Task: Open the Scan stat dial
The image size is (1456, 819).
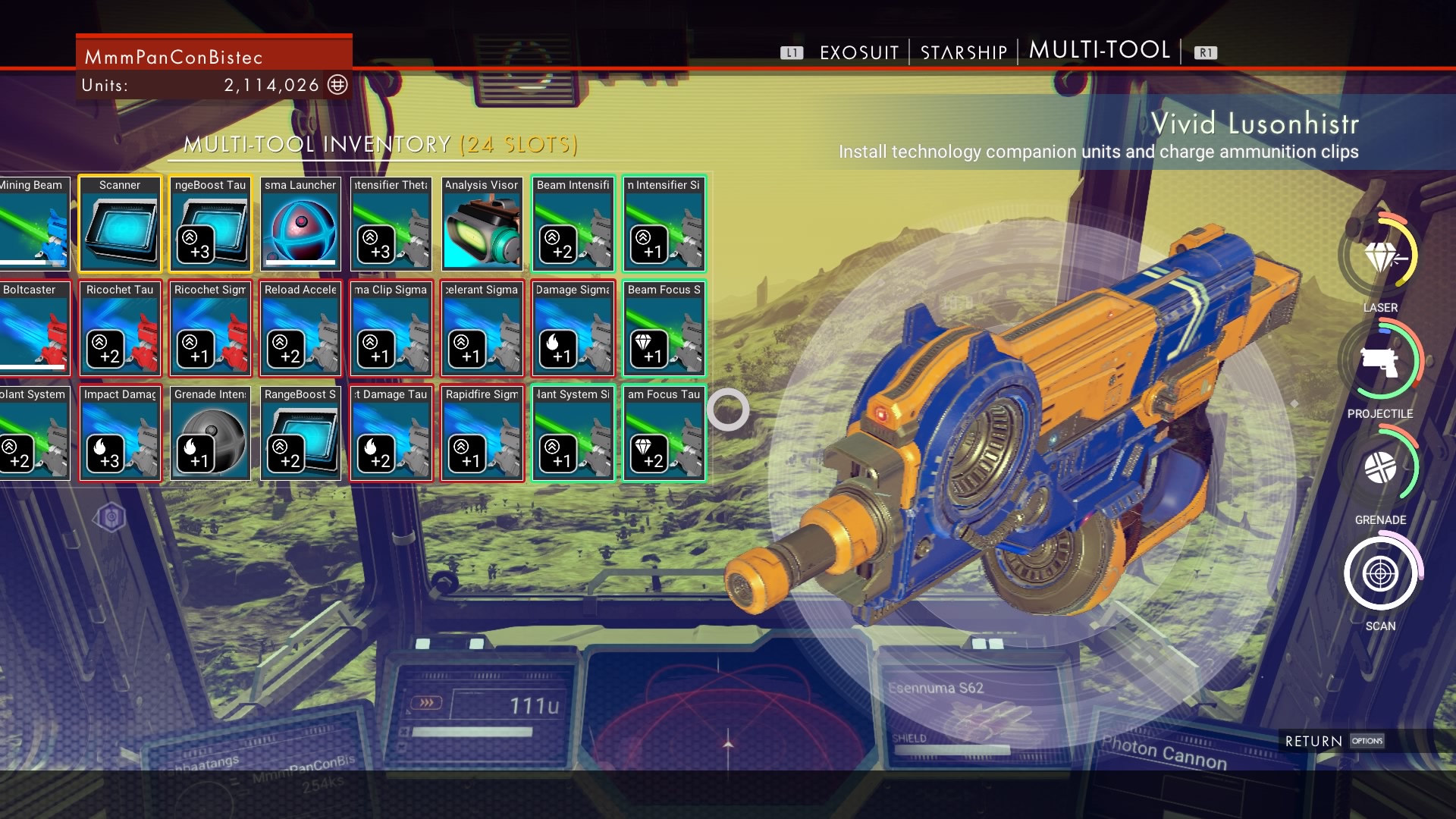Action: [1380, 574]
